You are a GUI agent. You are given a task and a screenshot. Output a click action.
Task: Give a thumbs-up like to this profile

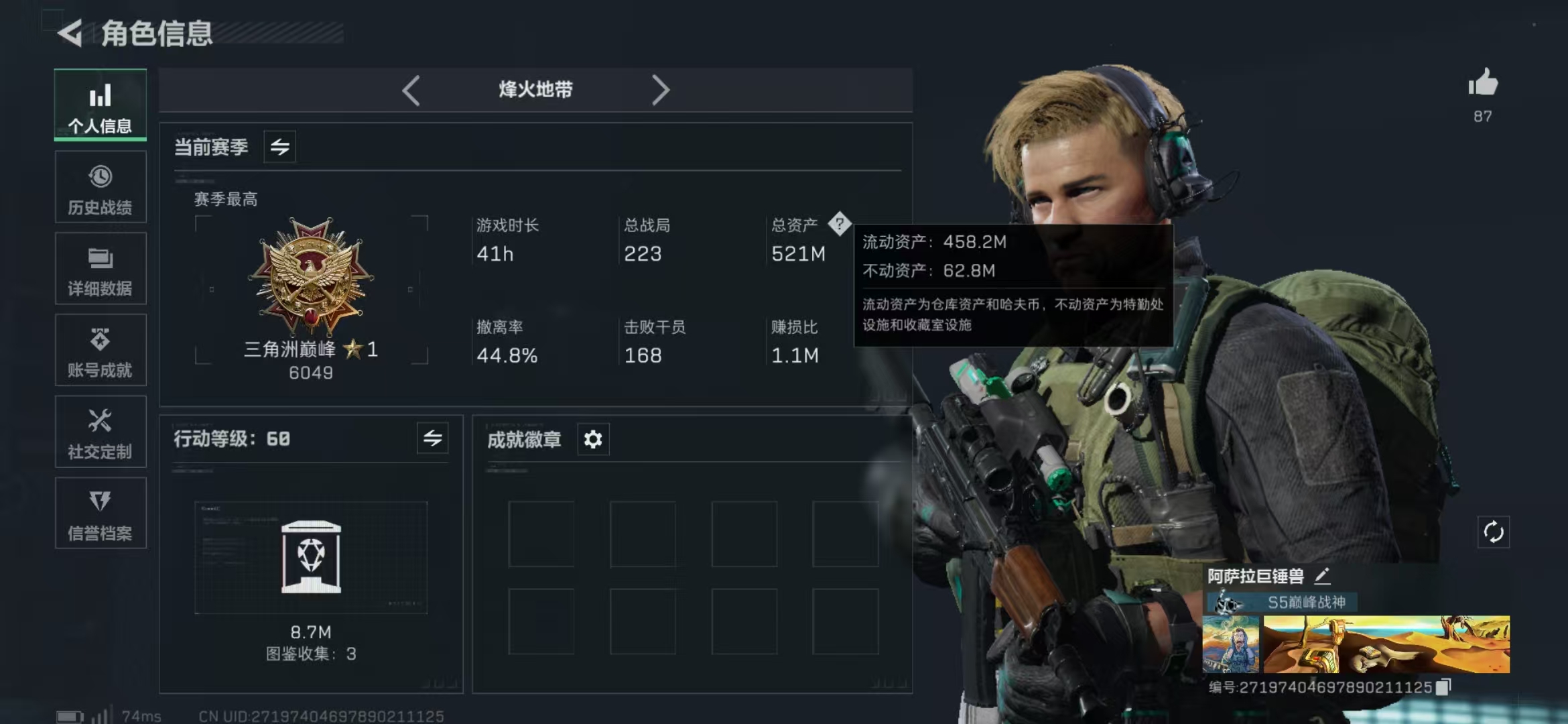(1483, 84)
